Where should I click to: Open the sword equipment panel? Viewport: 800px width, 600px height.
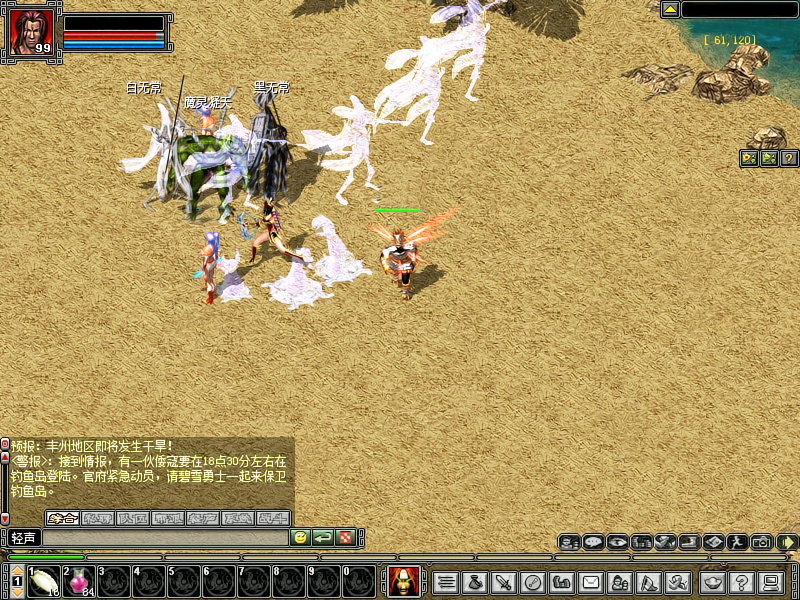(x=504, y=581)
